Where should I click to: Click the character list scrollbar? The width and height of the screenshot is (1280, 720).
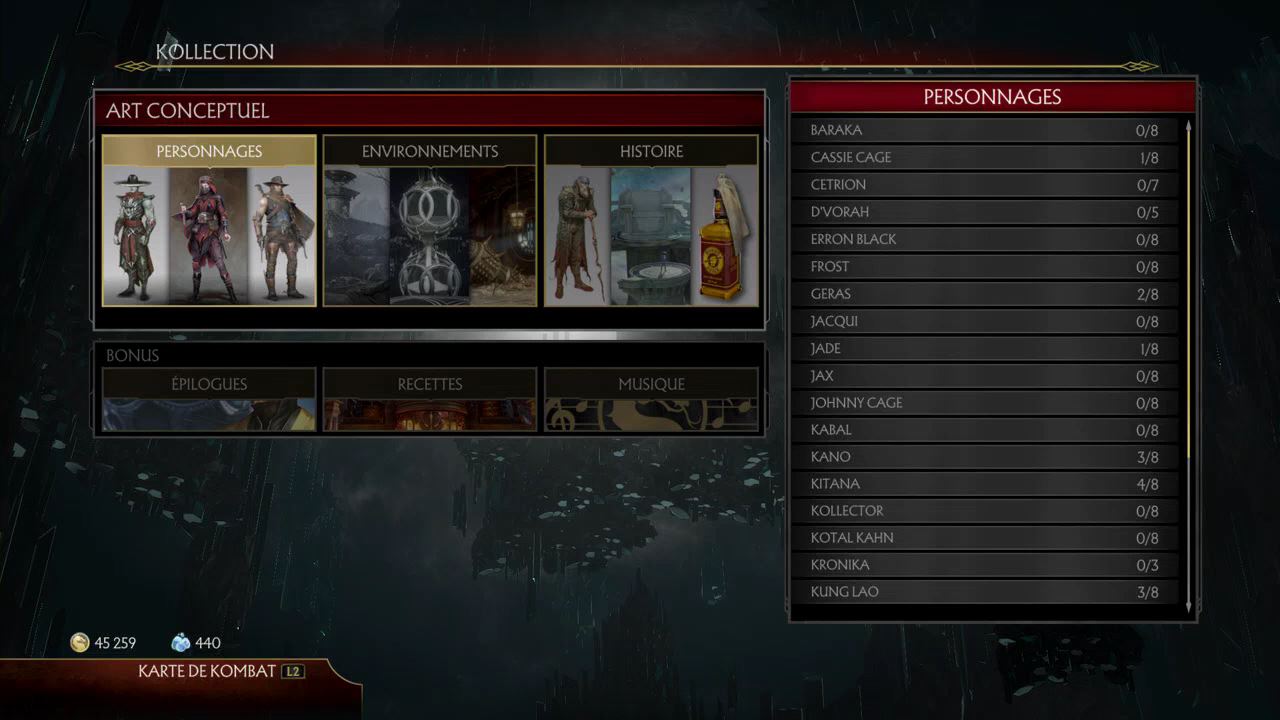(1188, 300)
